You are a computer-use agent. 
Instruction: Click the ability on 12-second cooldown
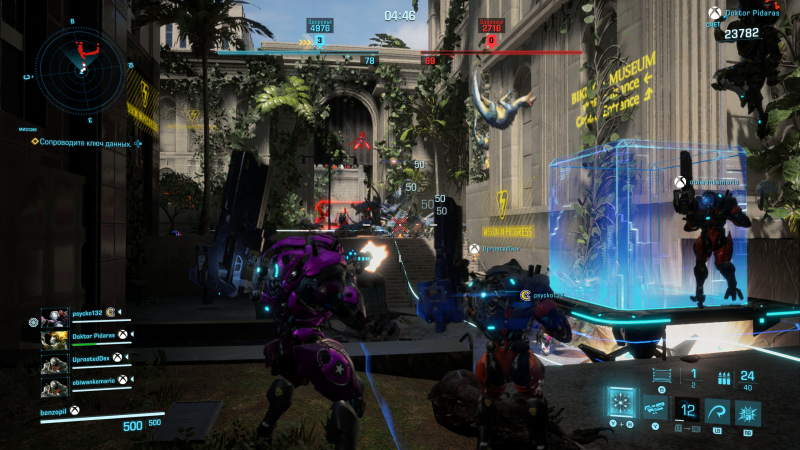685,410
